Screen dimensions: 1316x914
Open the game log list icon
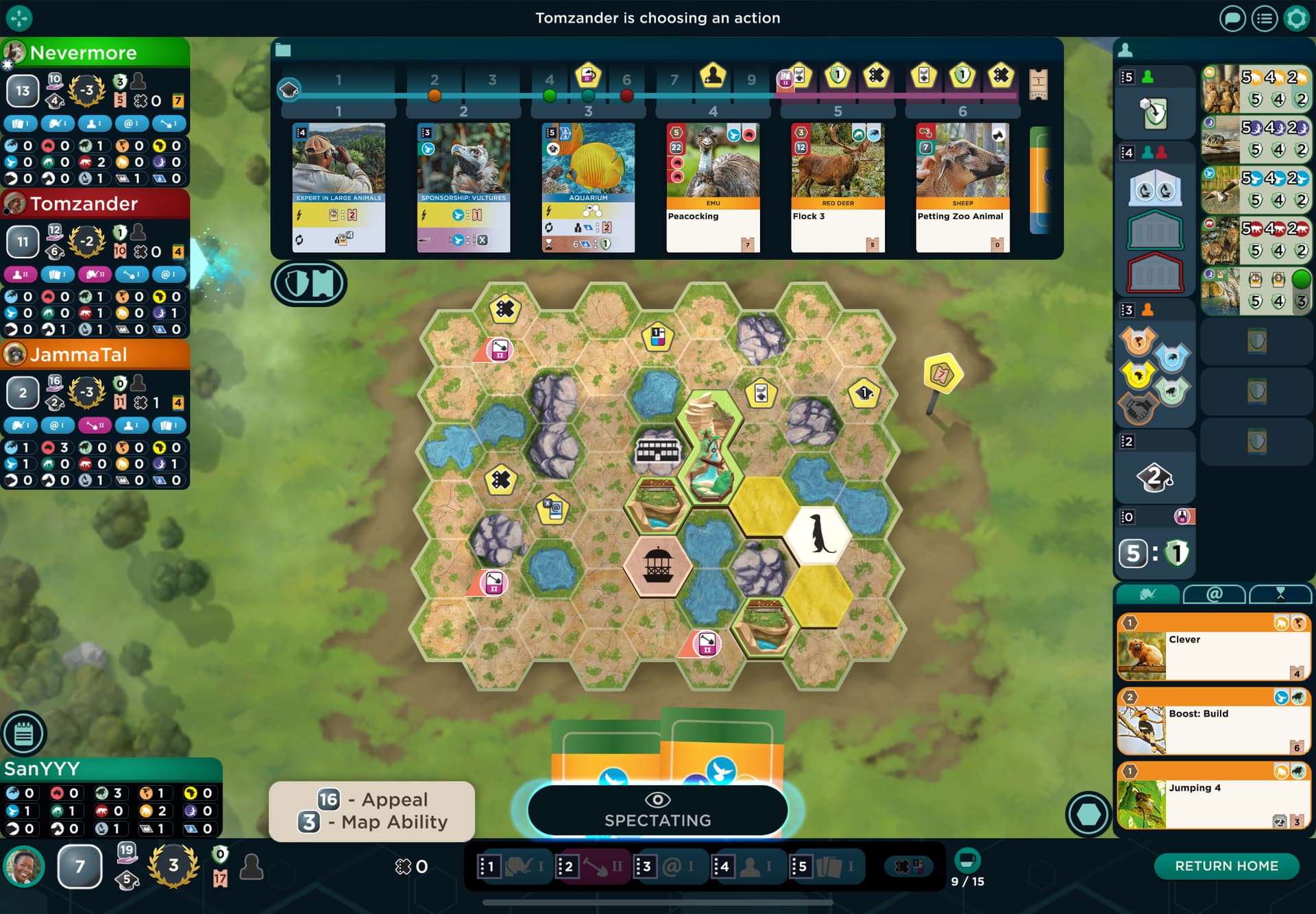coord(1264,18)
